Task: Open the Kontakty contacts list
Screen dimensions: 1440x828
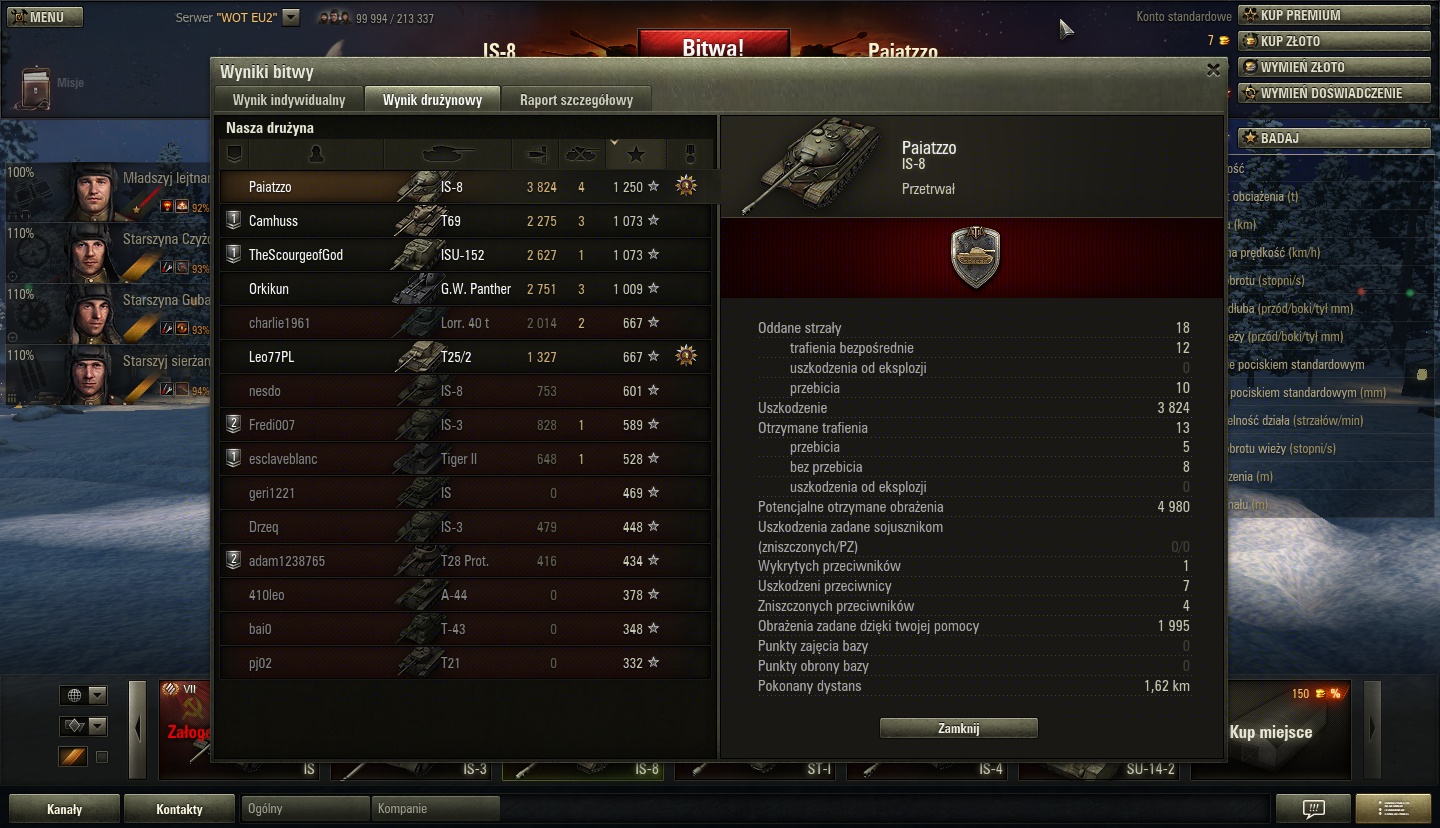Action: (x=179, y=809)
